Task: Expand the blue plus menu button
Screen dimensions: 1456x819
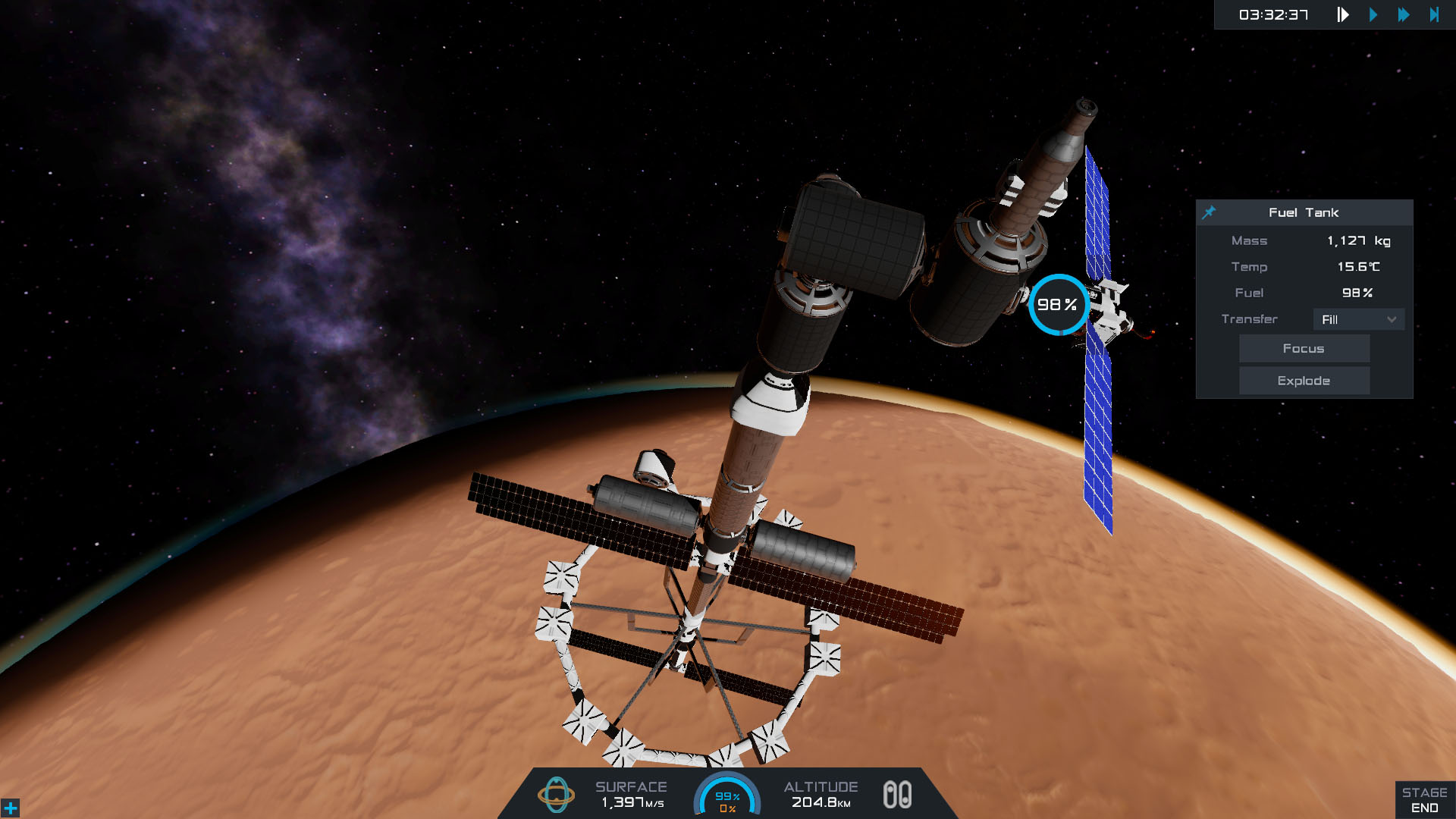Action: click(x=11, y=808)
